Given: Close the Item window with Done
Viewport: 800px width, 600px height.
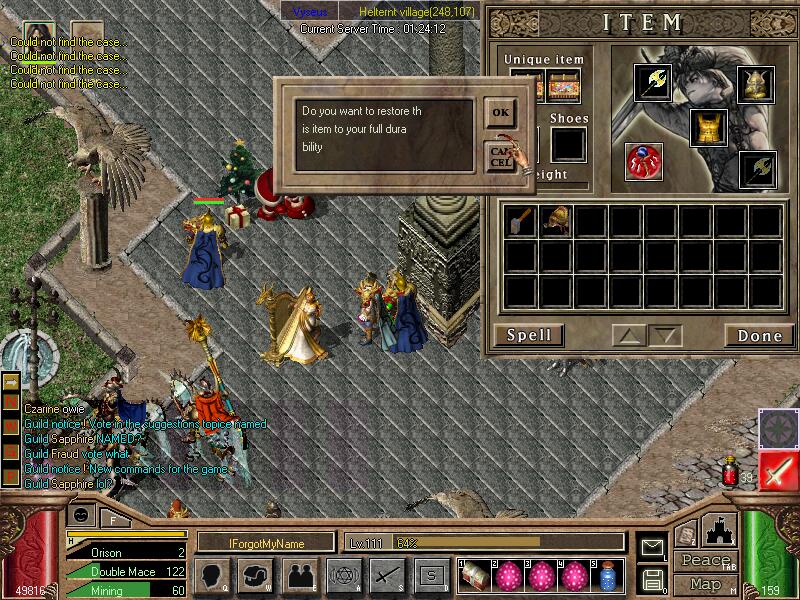Looking at the screenshot, I should coord(759,335).
